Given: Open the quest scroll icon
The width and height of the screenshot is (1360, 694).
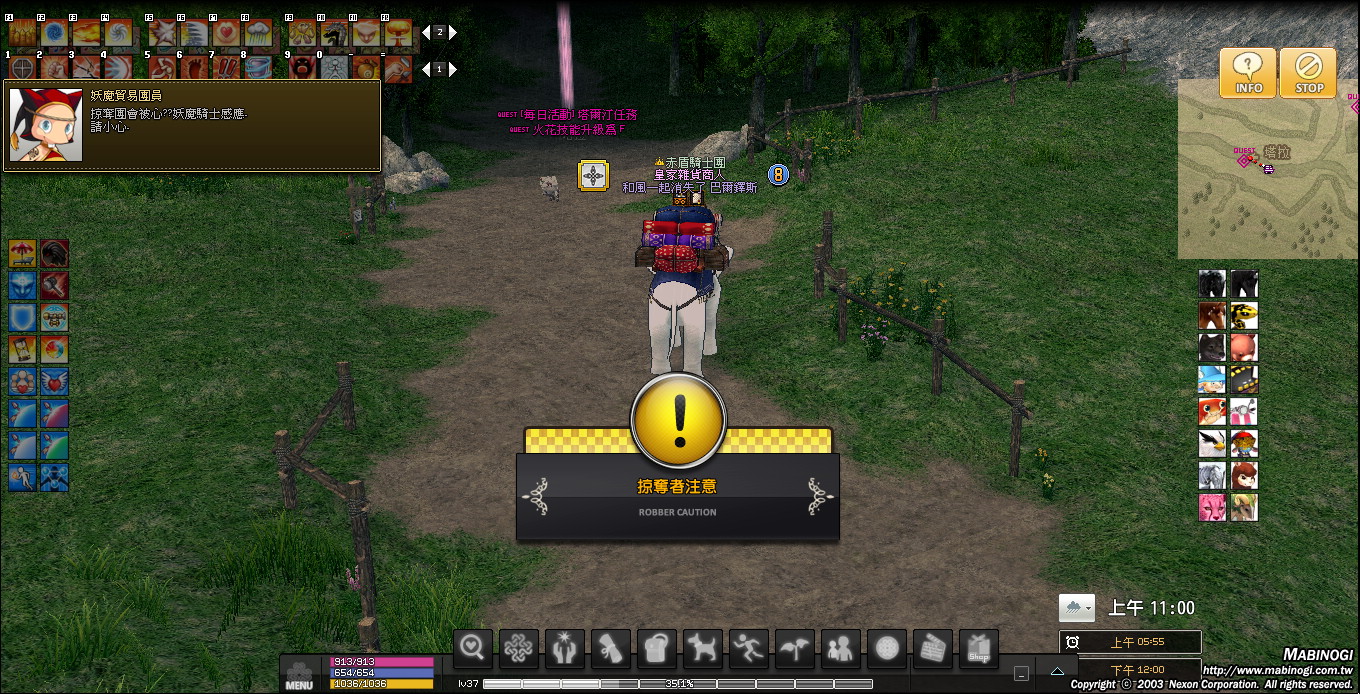Looking at the screenshot, I should [x=611, y=649].
